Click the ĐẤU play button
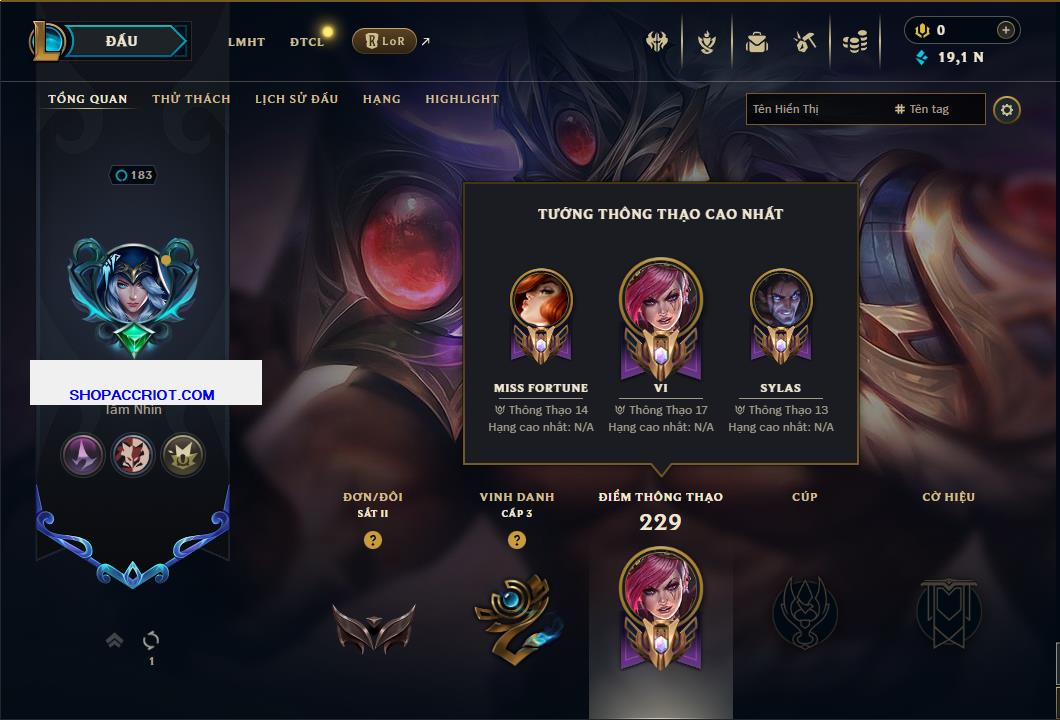1060x720 pixels. [122, 41]
